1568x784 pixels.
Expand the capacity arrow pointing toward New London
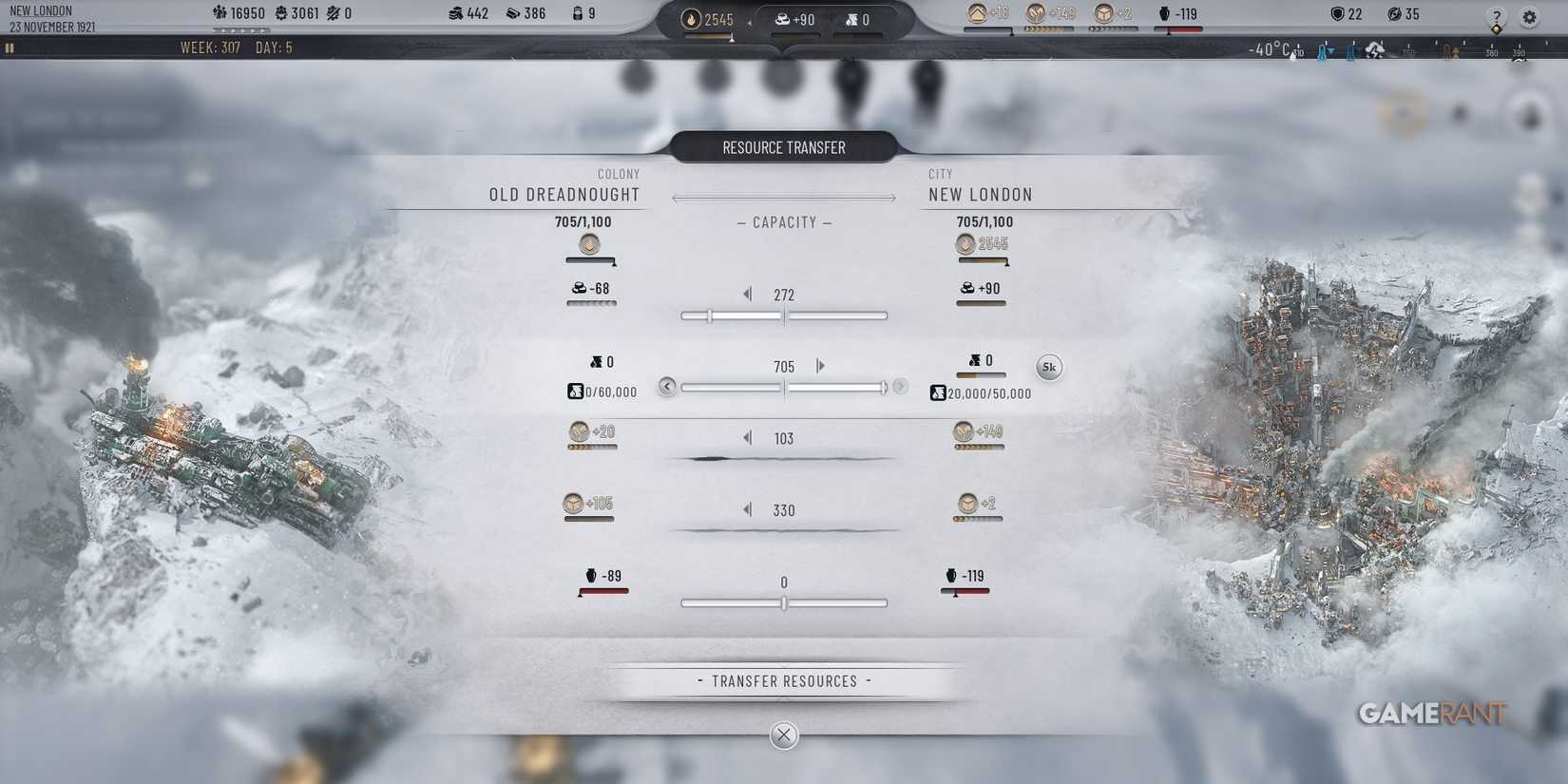tap(891, 198)
